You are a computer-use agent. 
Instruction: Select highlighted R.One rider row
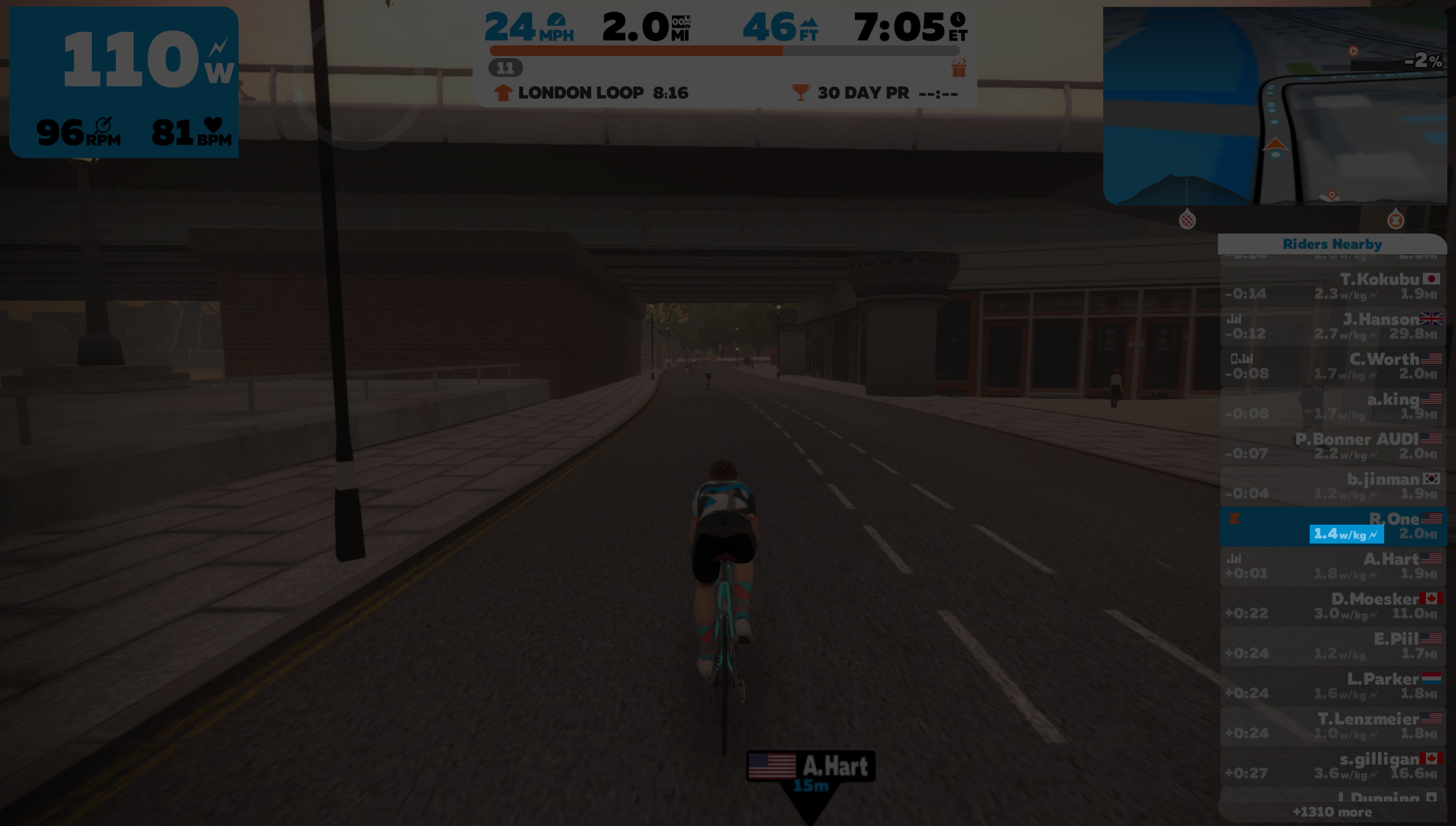1332,527
